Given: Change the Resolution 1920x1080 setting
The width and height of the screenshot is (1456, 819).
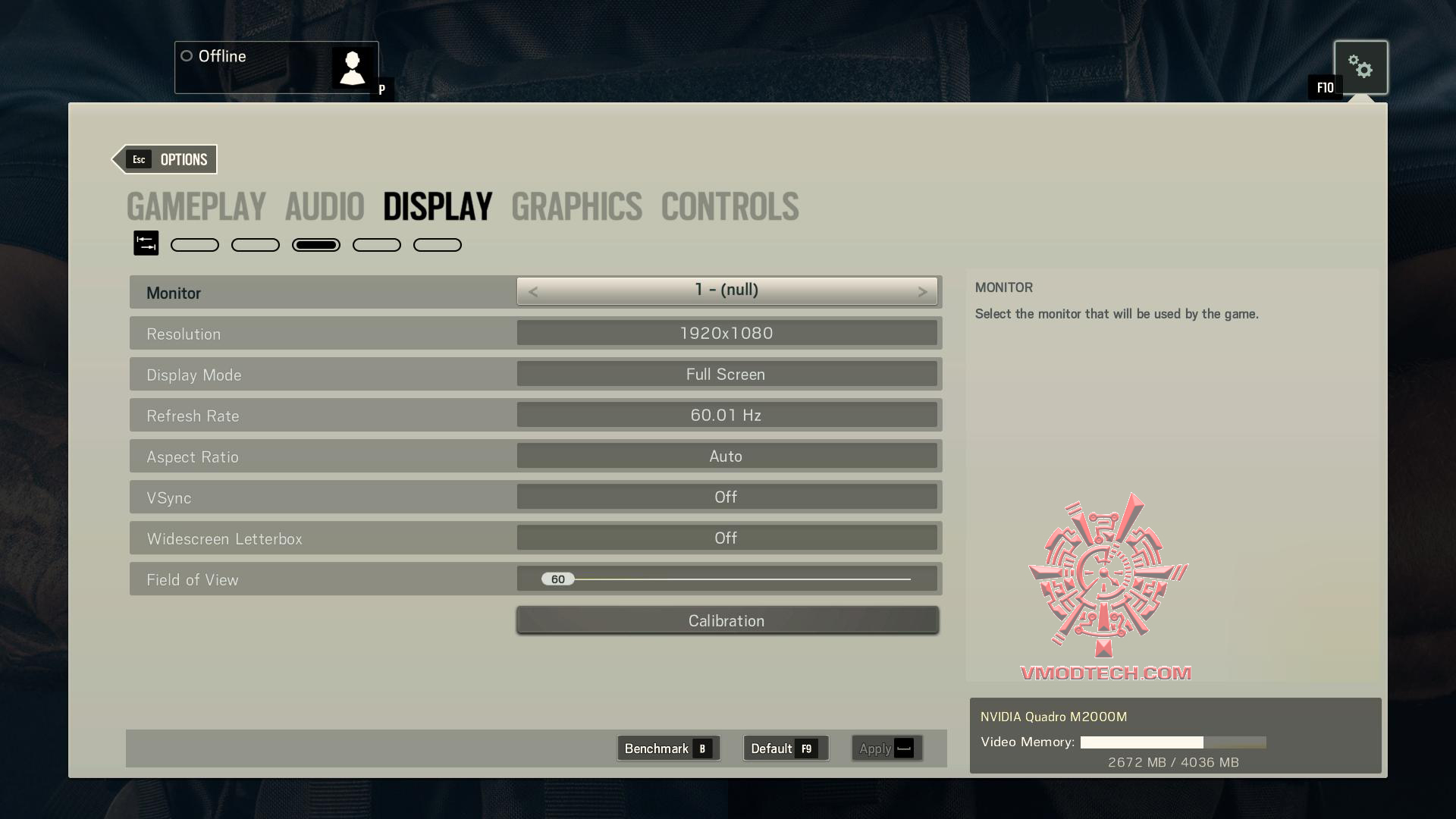Looking at the screenshot, I should [x=726, y=333].
